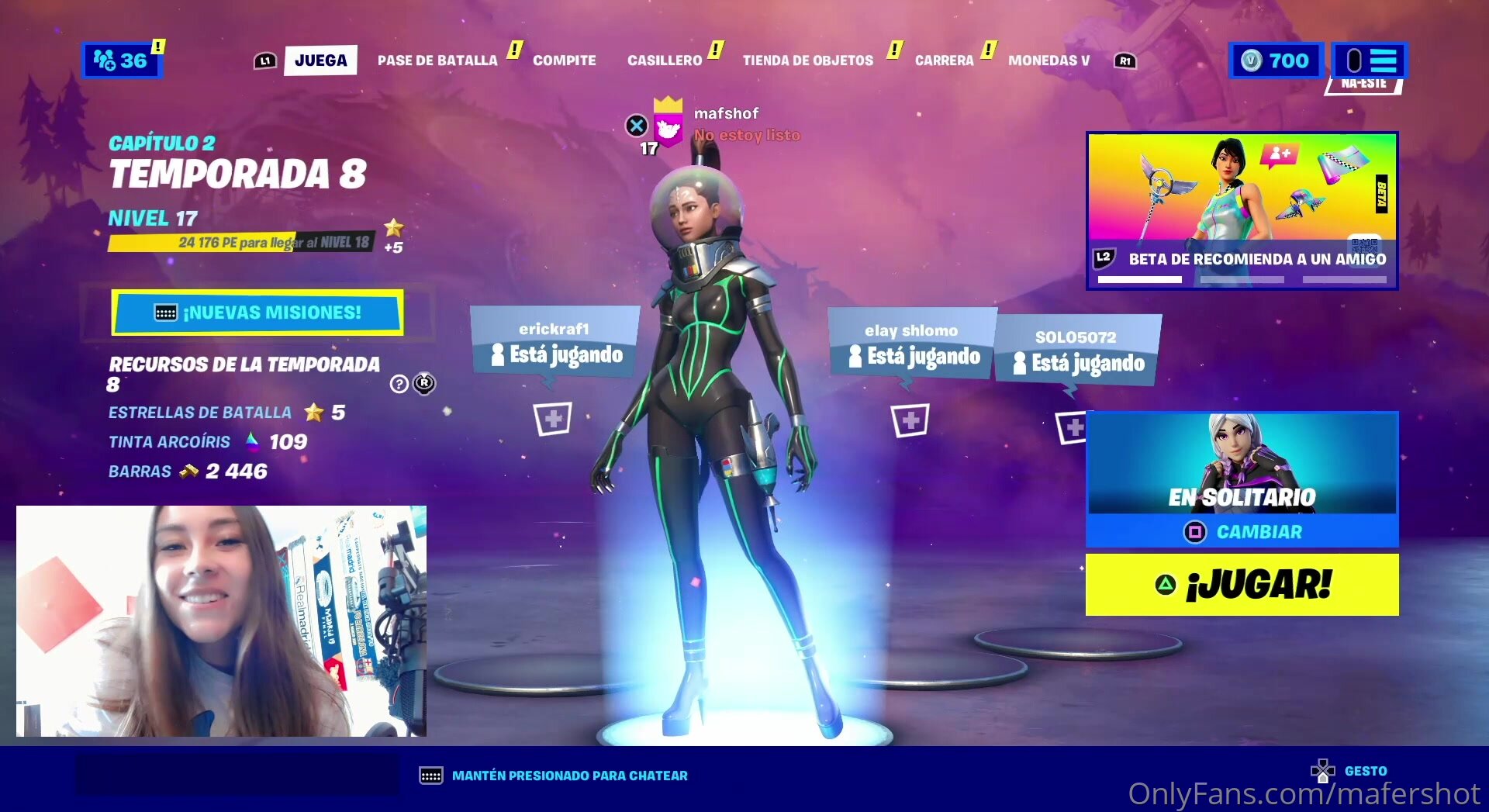This screenshot has height=812, width=1489.
Task: Select the Carrera tab
Action: pyautogui.click(x=944, y=60)
